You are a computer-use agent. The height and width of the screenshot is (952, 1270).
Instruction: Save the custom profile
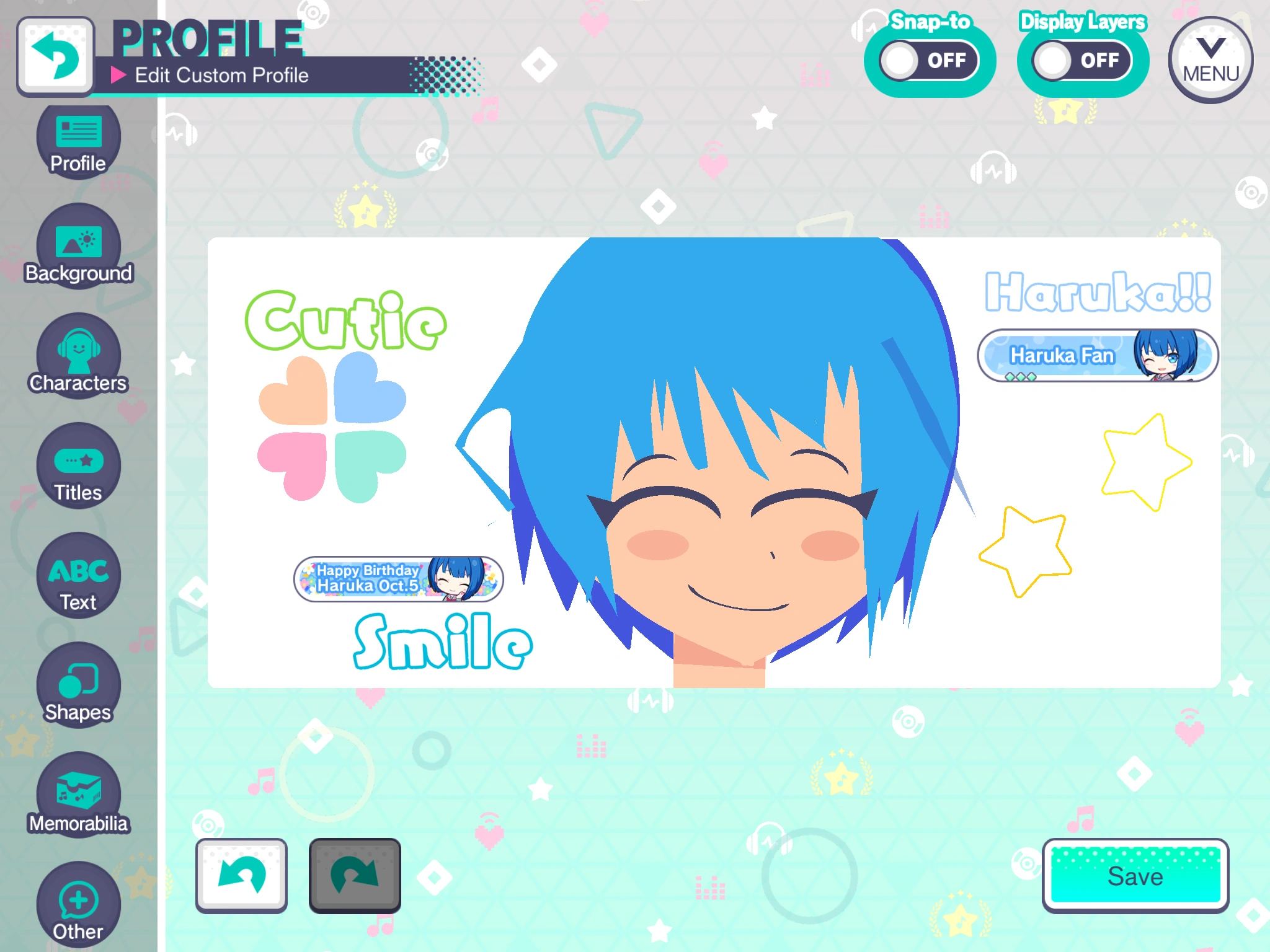point(1137,876)
